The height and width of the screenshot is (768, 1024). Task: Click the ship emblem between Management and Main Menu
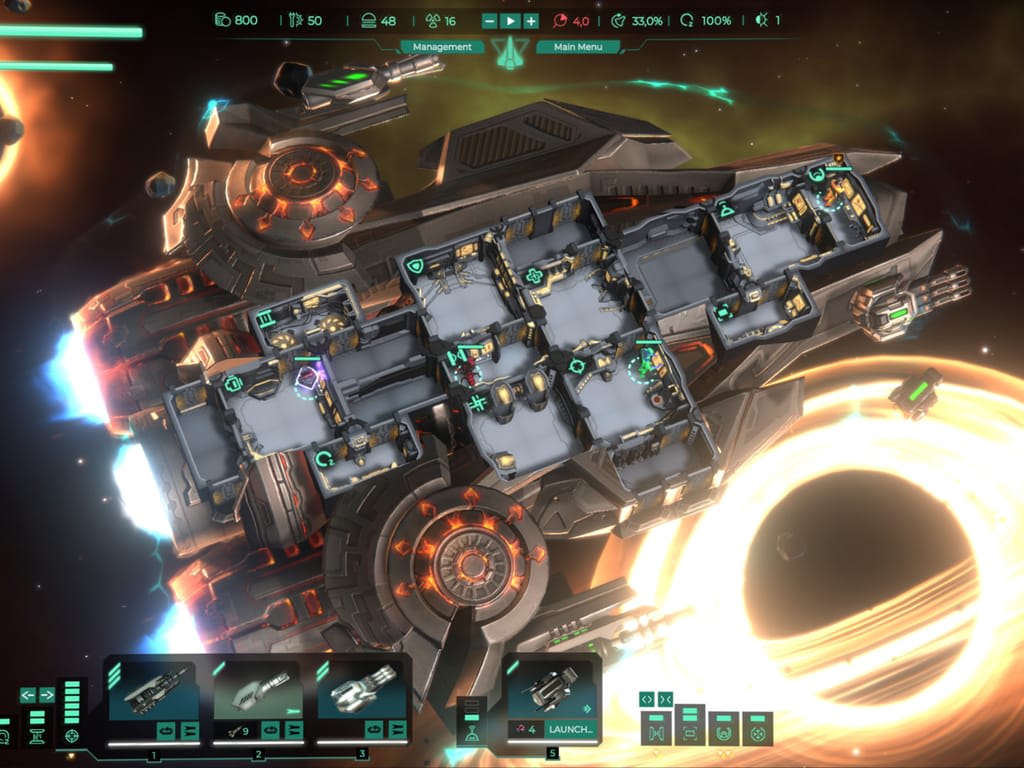coord(510,52)
